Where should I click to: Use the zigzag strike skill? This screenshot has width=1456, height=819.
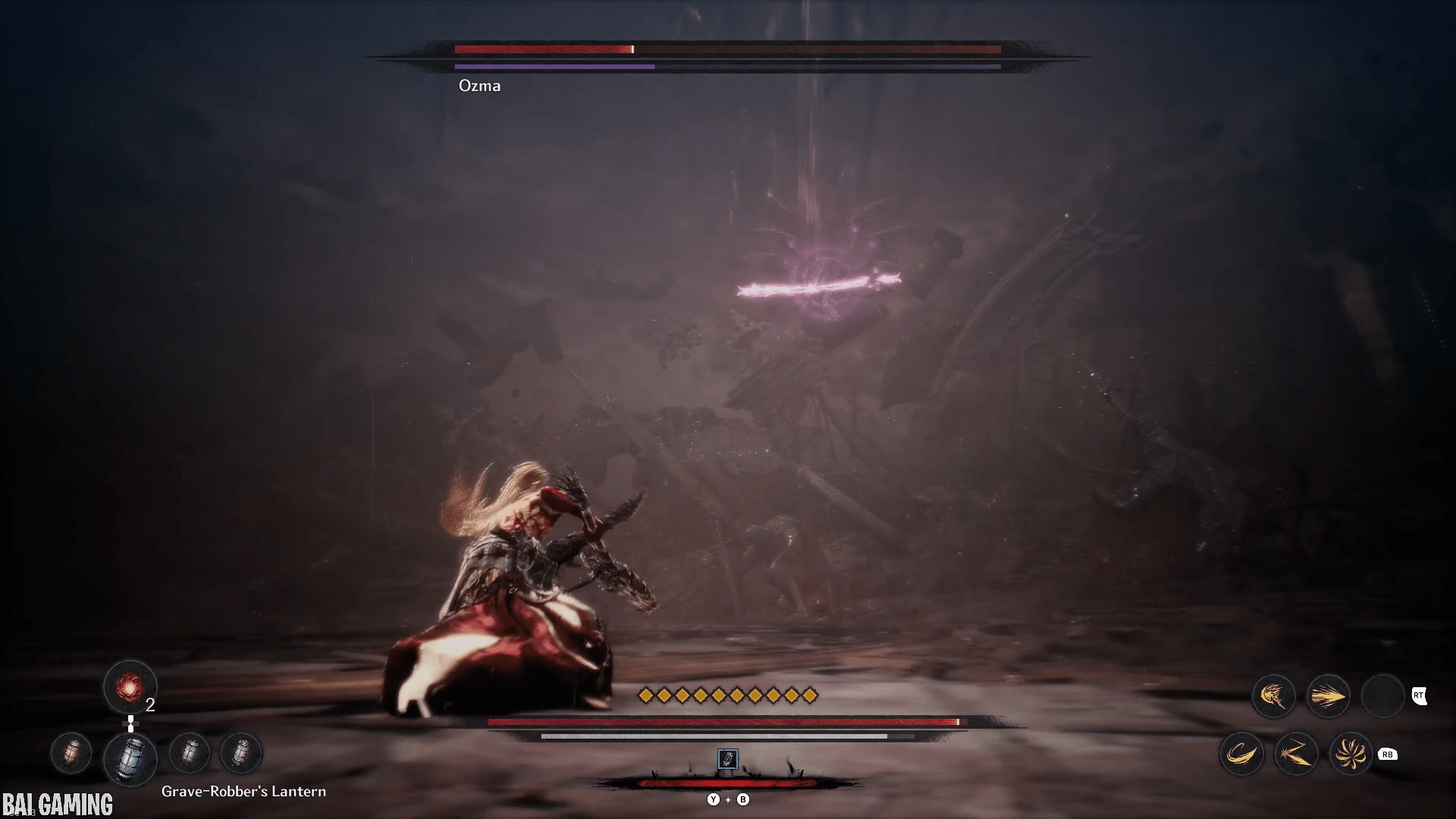click(x=1296, y=754)
